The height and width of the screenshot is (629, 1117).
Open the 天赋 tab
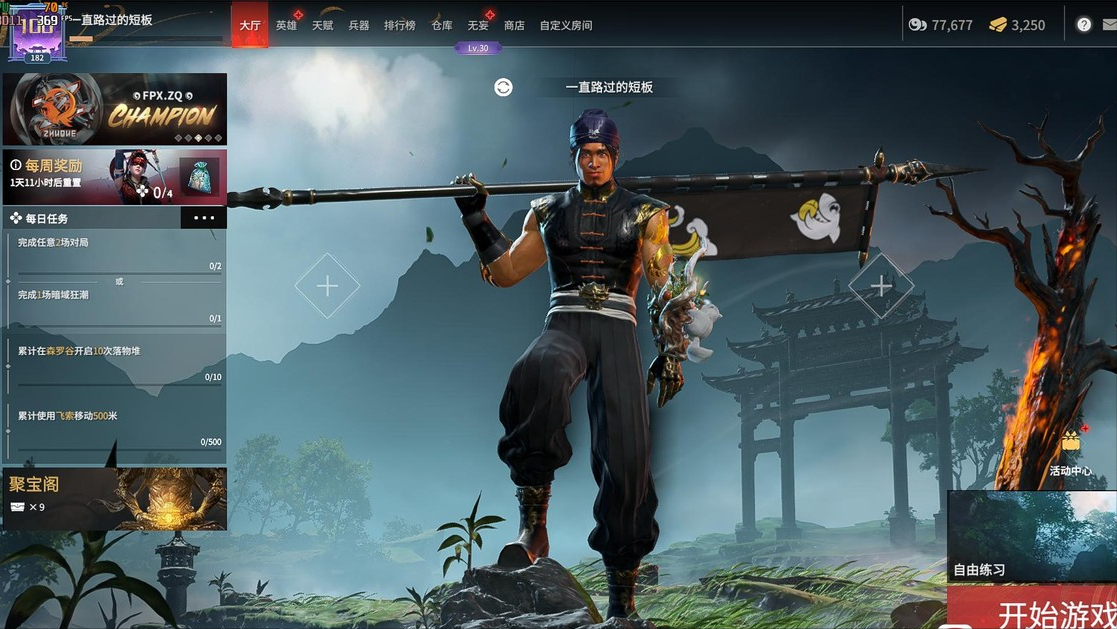(322, 25)
